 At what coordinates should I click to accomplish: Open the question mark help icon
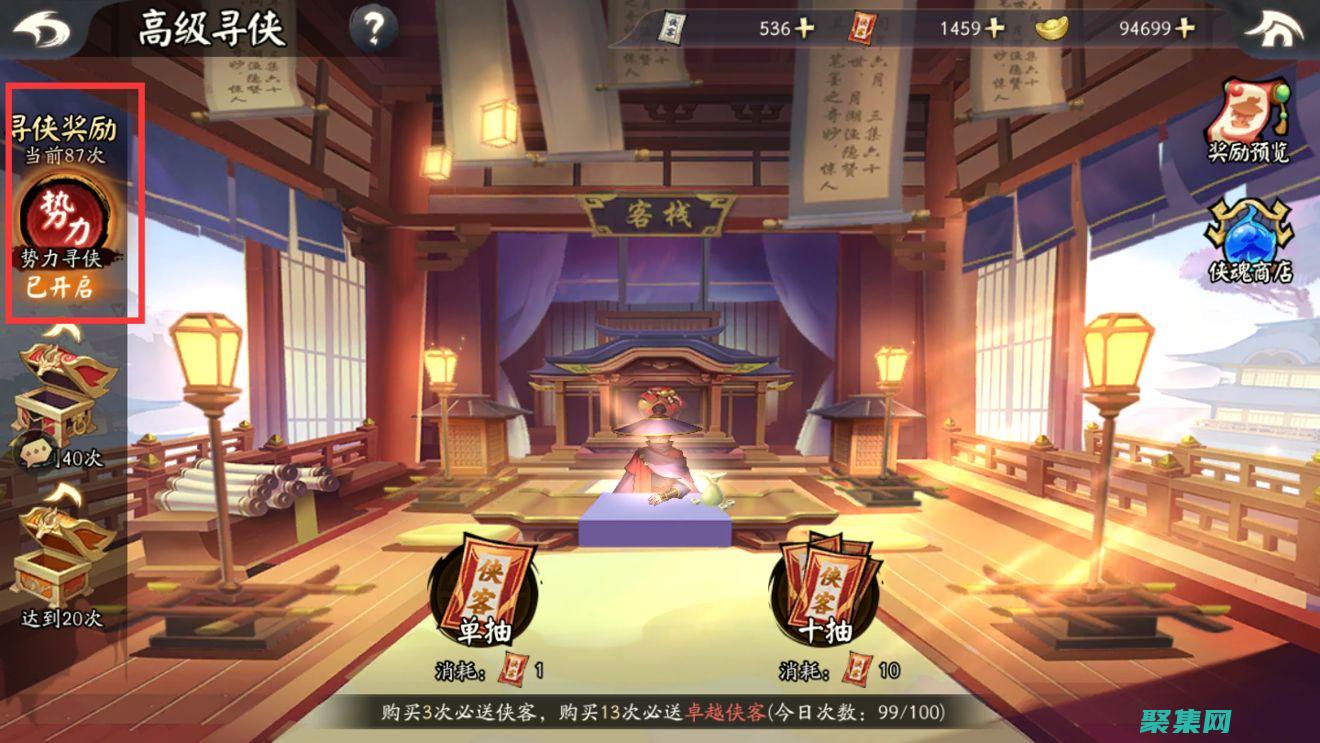point(372,28)
